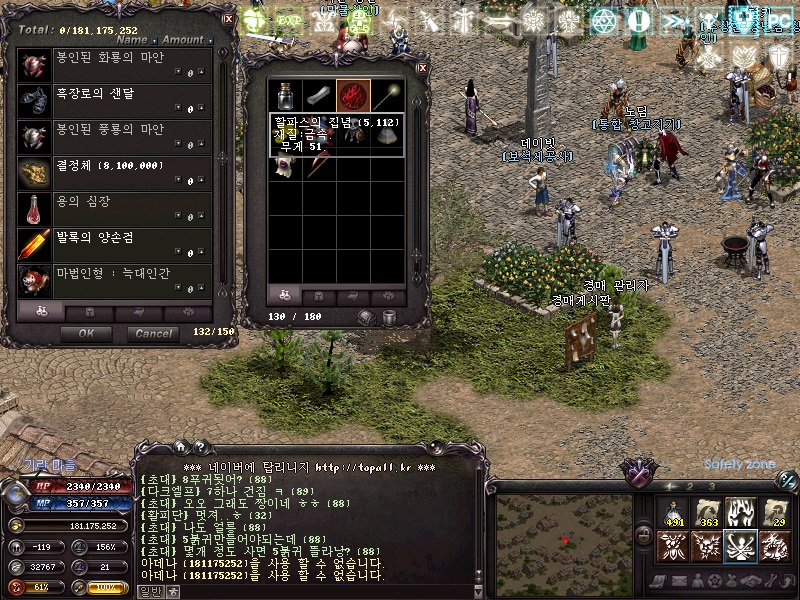The image size is (800, 600).
Task: Activate the highlighted multi-armed figure skill
Action: (741, 546)
